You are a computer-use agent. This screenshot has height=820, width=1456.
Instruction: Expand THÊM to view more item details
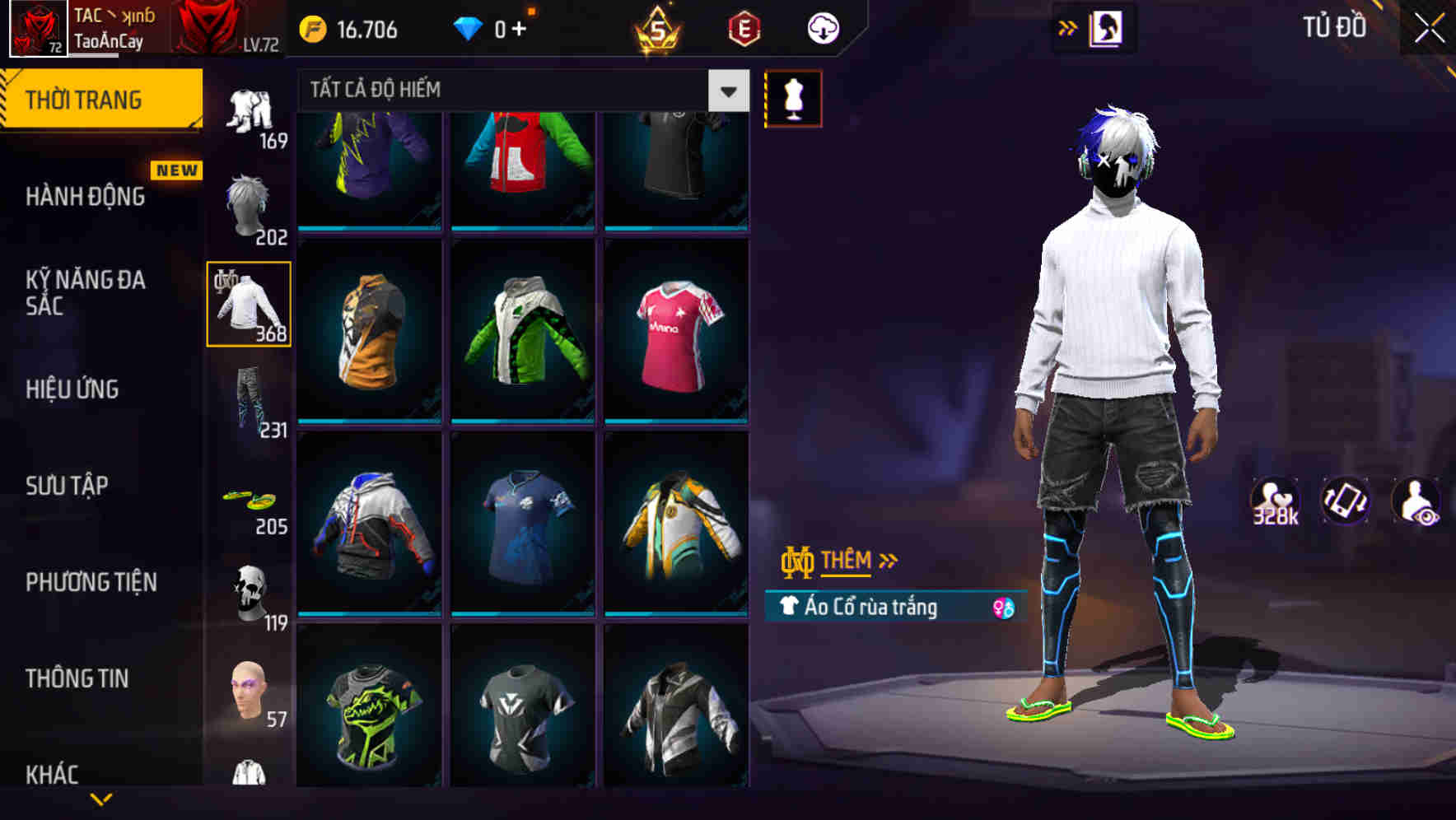[850, 561]
